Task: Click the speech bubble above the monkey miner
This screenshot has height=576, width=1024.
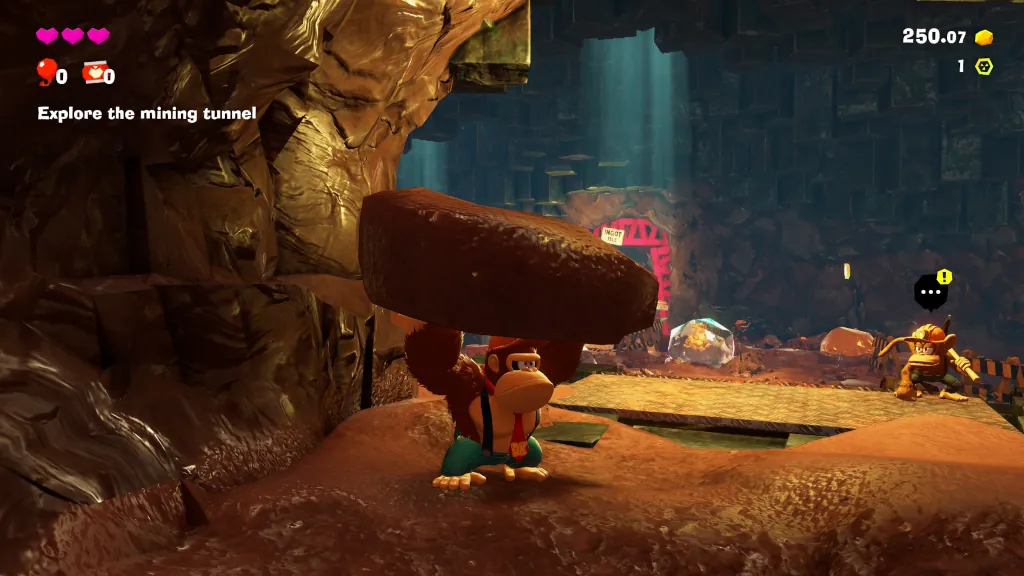Action: pyautogui.click(x=930, y=293)
